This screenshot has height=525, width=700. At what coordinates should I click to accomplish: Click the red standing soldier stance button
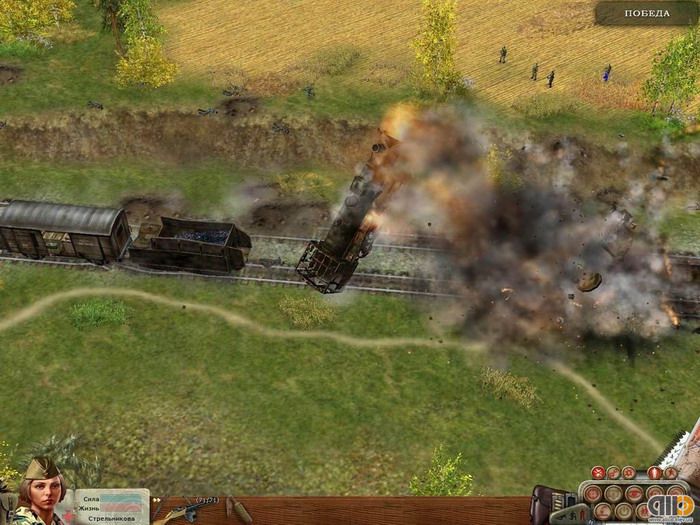[x=654, y=472]
